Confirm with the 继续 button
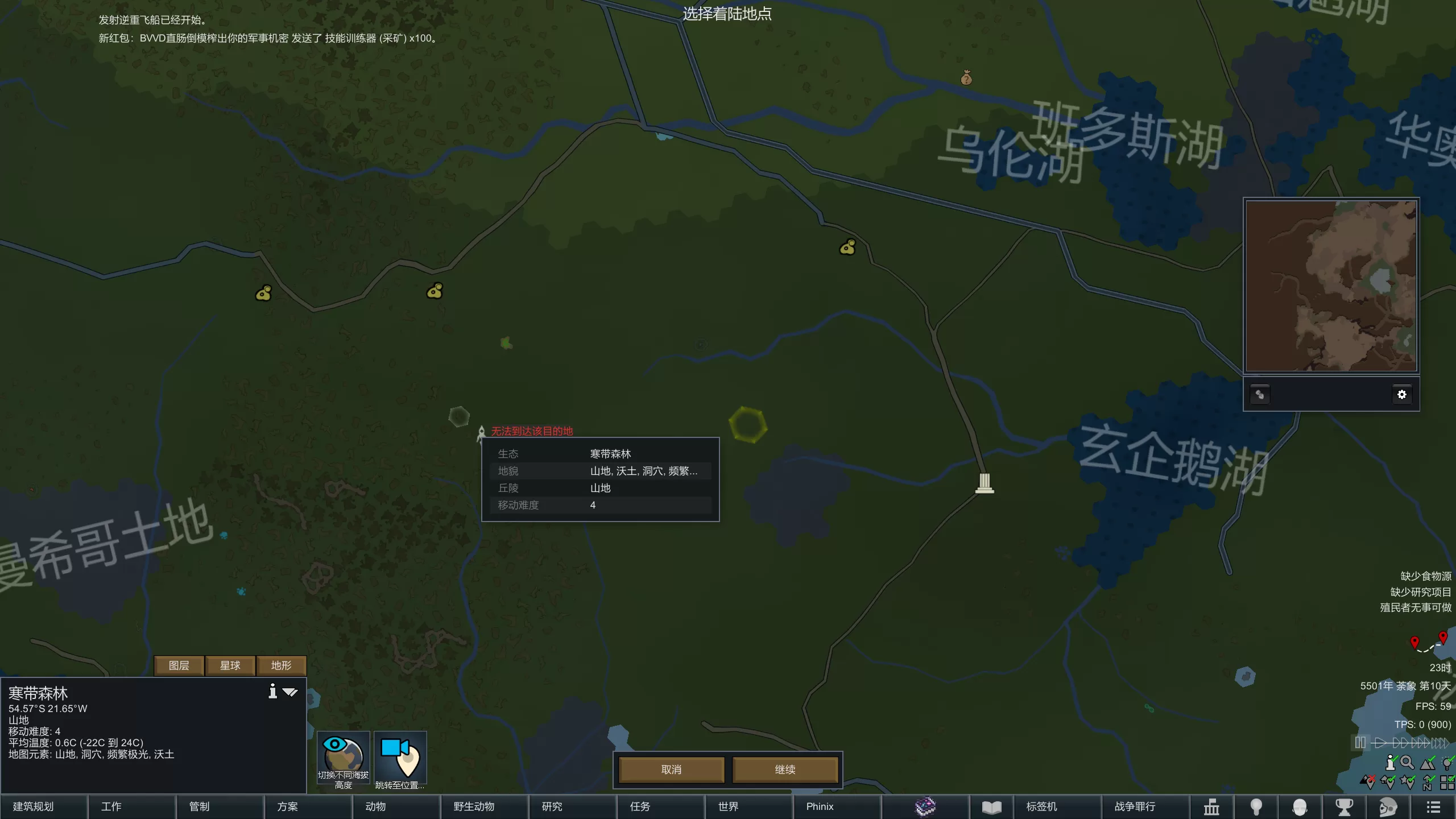This screenshot has height=819, width=1456. click(x=785, y=770)
